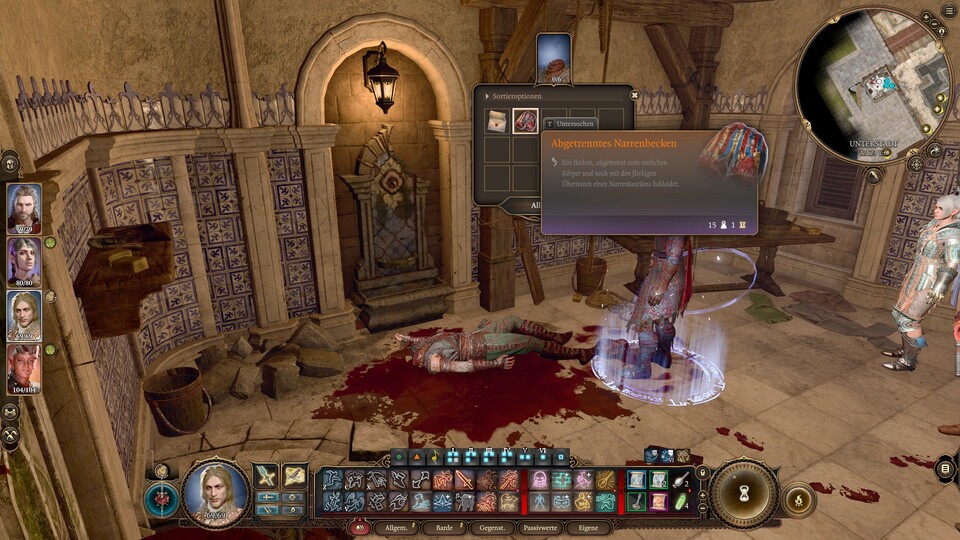
Task: Show the Passivwerte hotbar tab
Action: click(541, 527)
